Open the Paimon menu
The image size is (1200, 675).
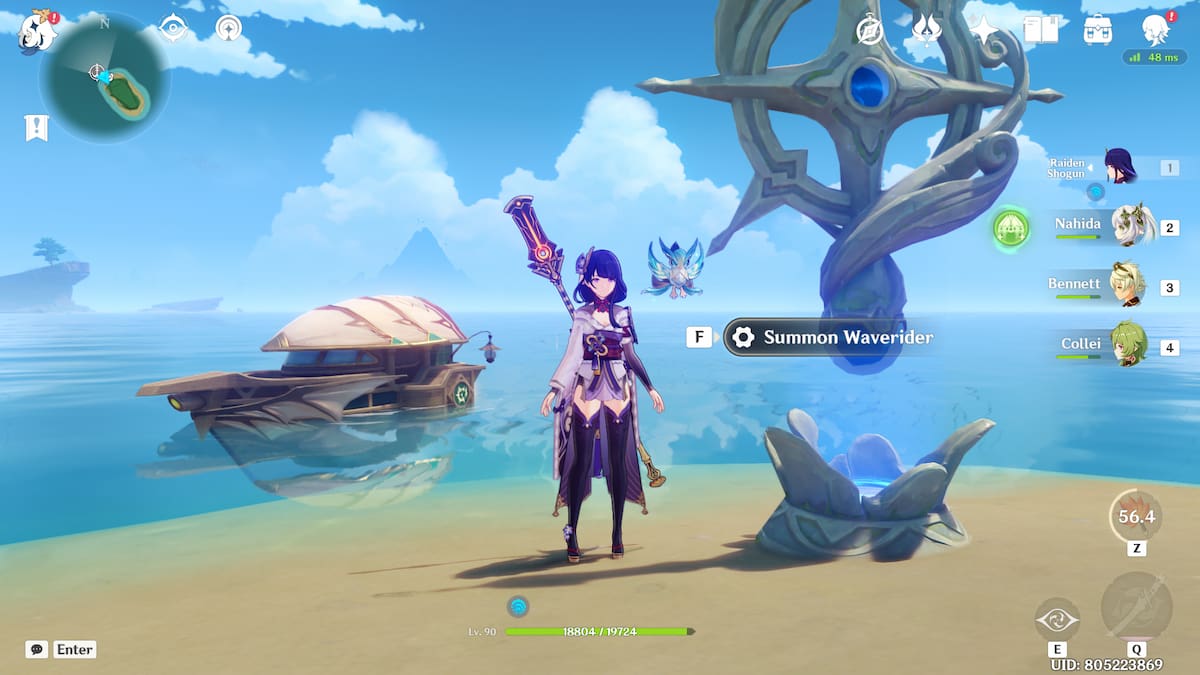point(38,28)
